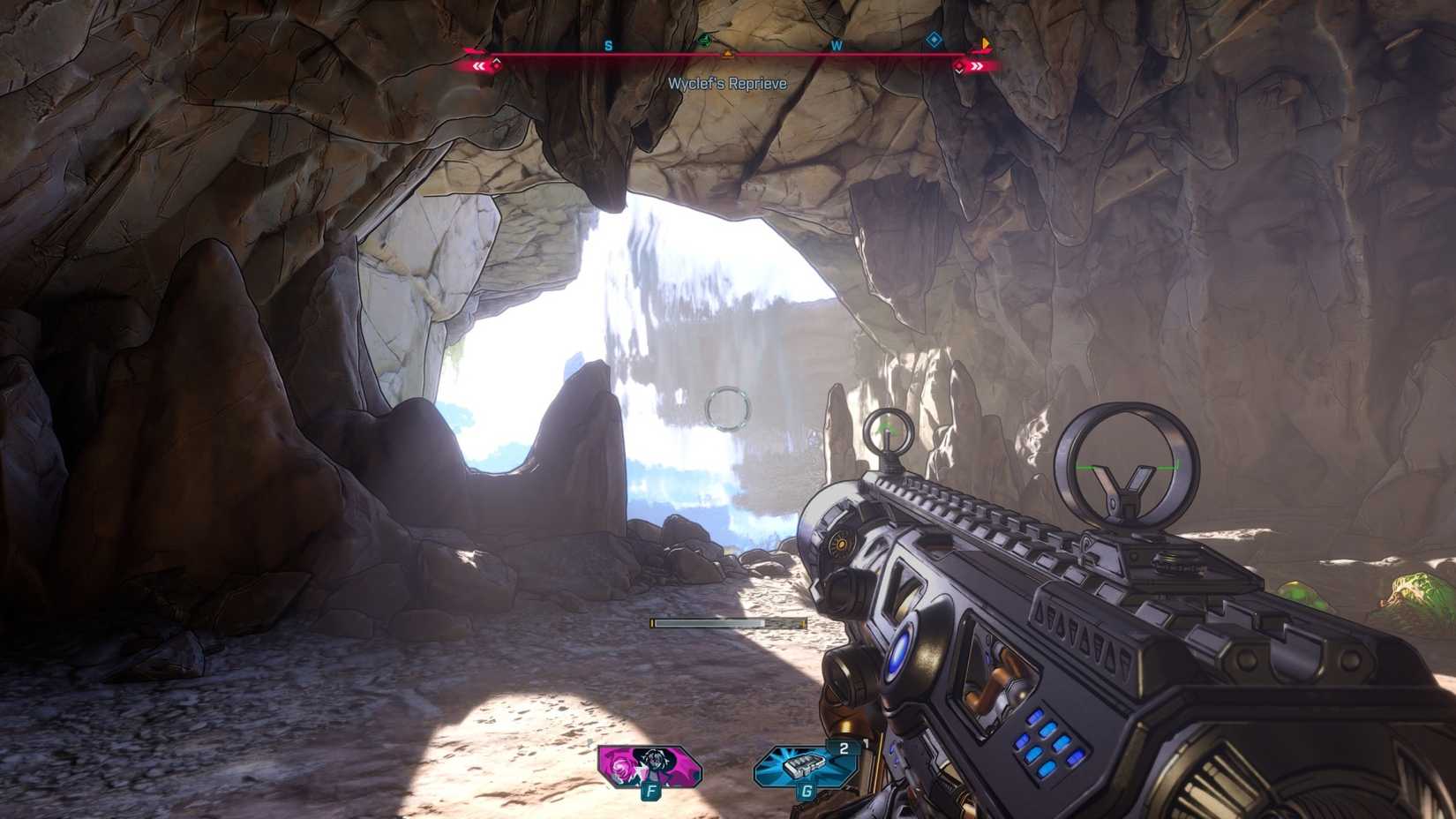Click the double-chevron arrows on the left red bar
Screen dimensions: 1456x819
coord(478,65)
